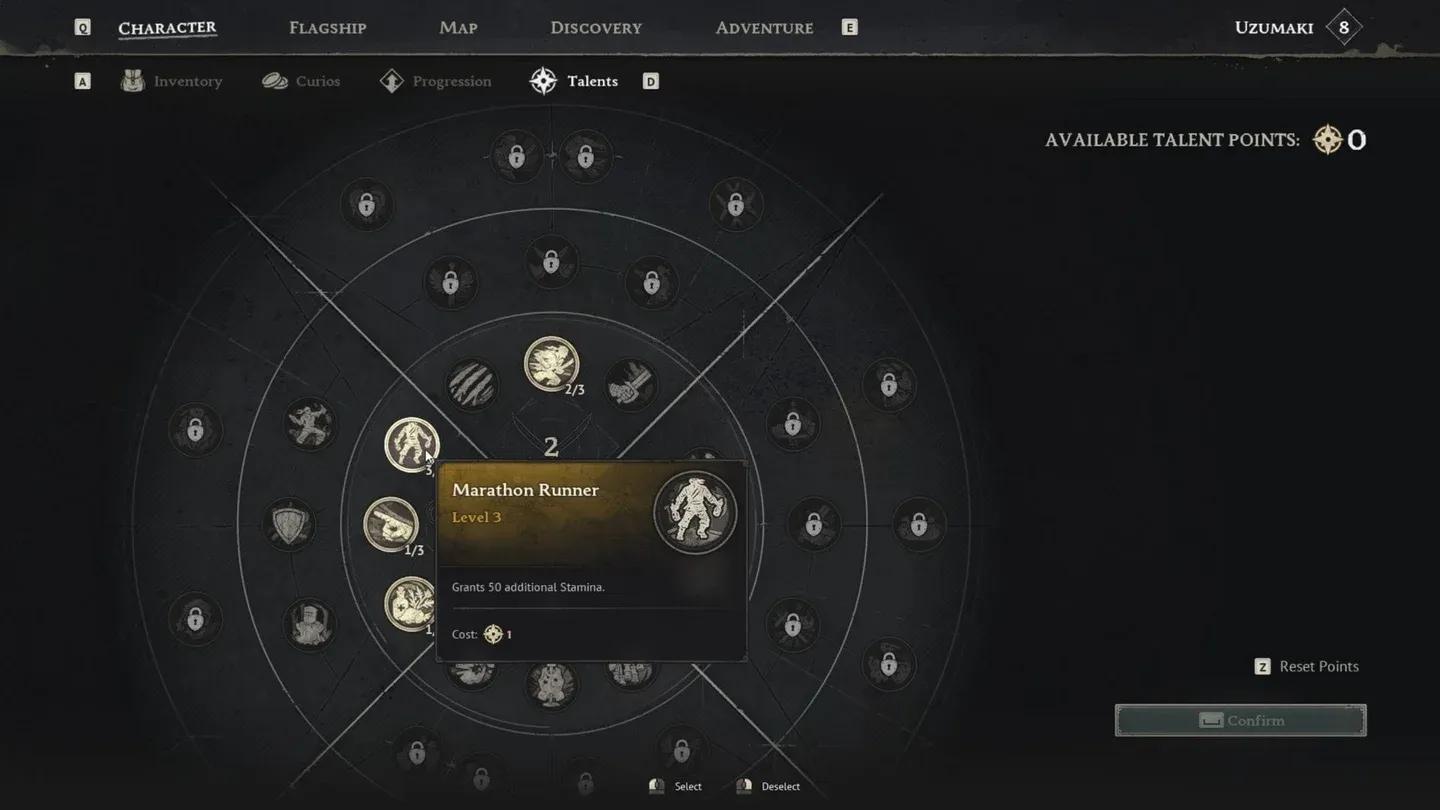
Task: Click Reset Points
Action: coord(1318,666)
